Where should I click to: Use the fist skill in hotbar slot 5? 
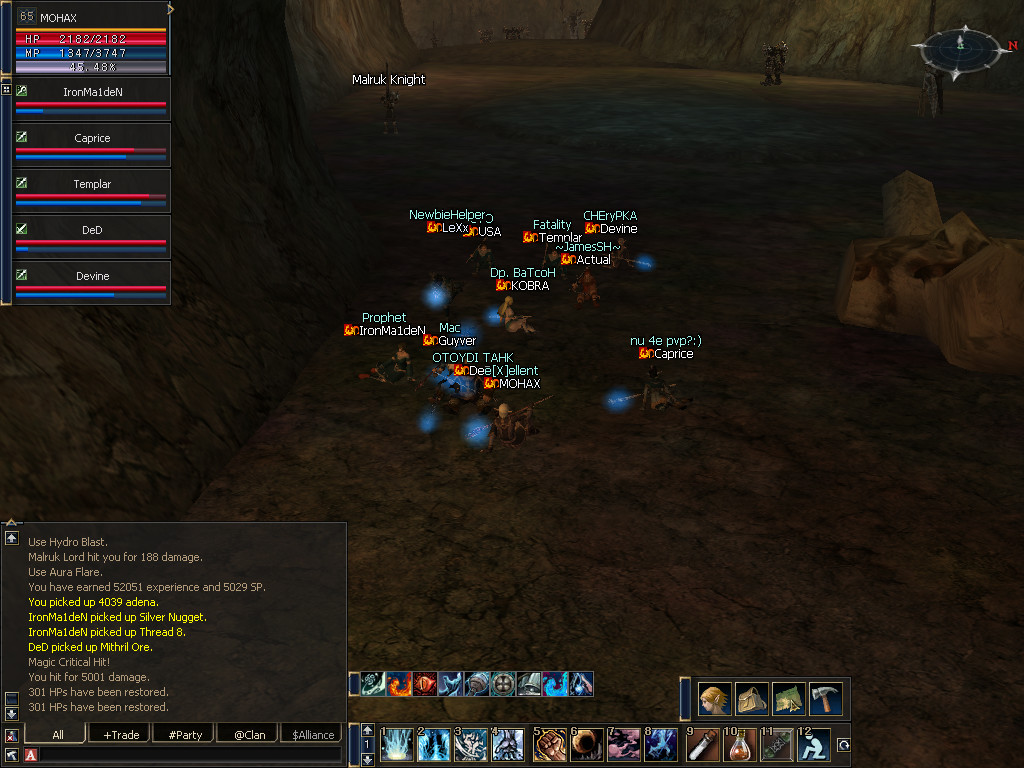[x=550, y=745]
